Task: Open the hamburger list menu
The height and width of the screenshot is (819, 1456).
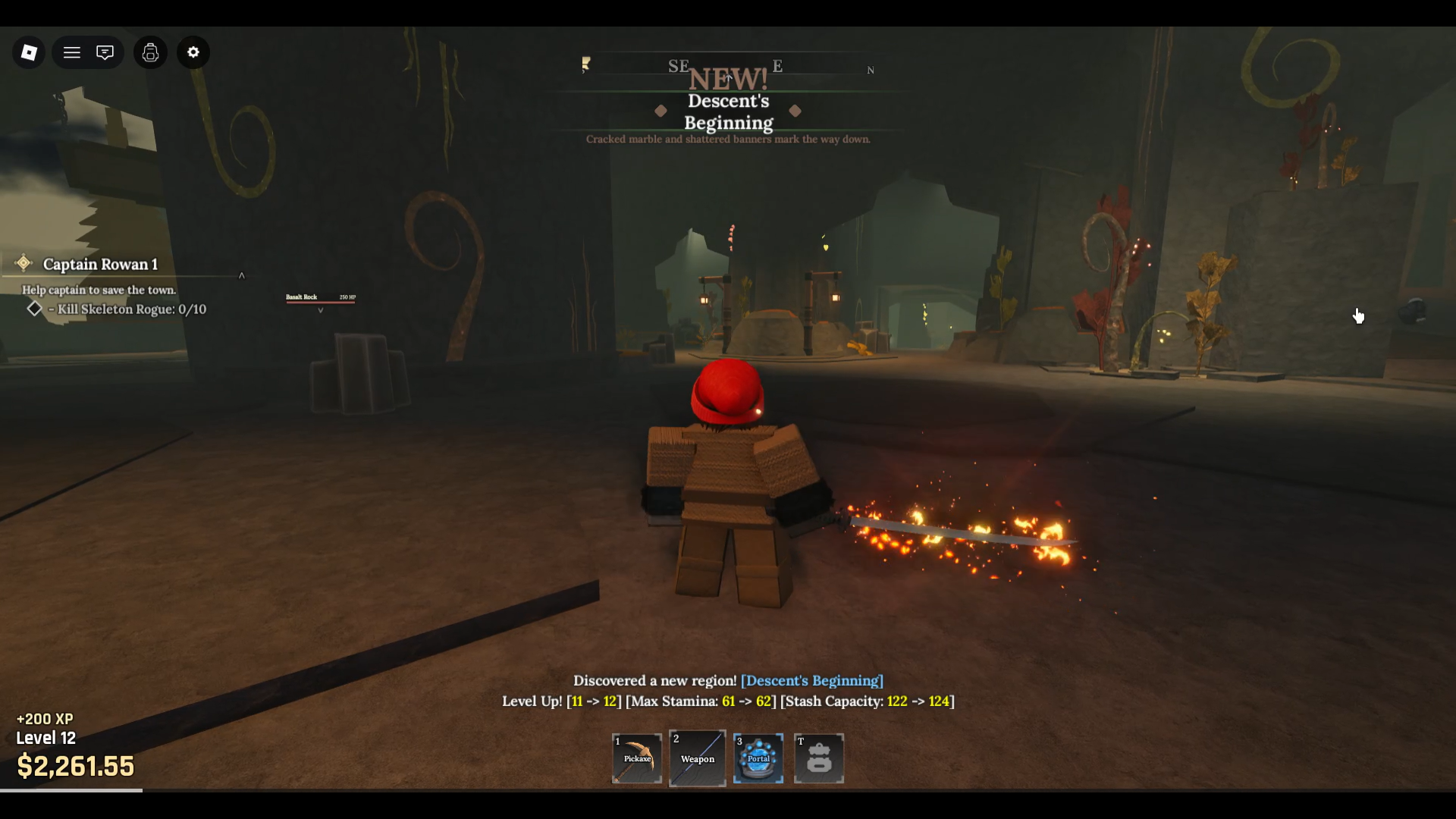Action: (72, 52)
